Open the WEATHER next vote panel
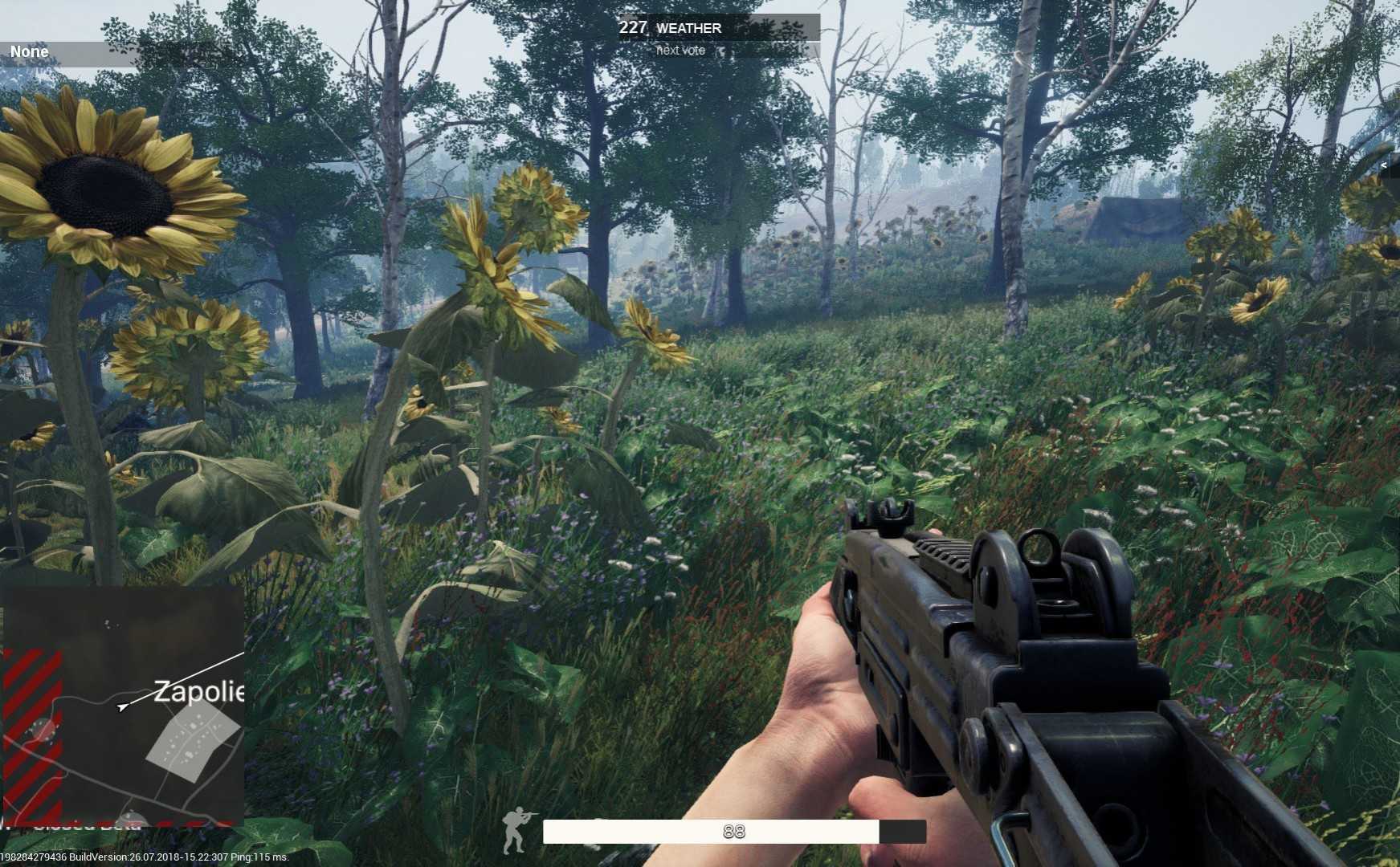Screen dimensions: 1400x867 pos(719,36)
